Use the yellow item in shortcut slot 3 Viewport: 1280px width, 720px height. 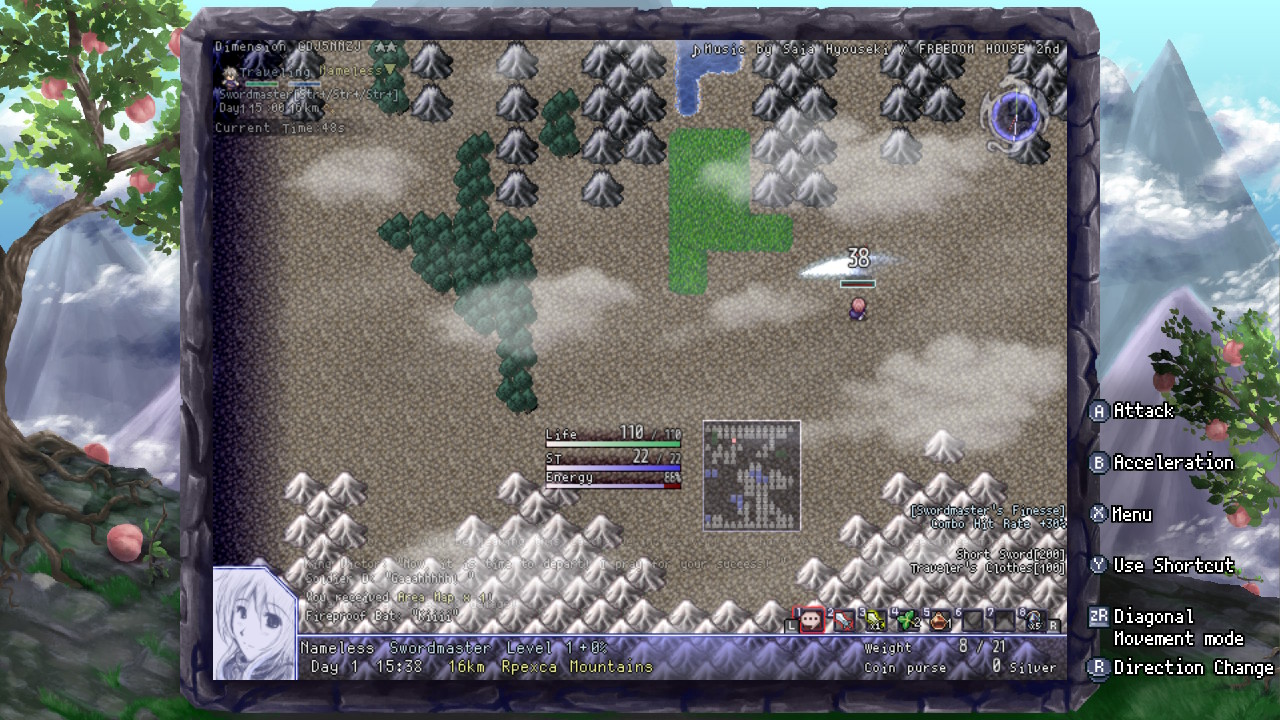coord(876,619)
